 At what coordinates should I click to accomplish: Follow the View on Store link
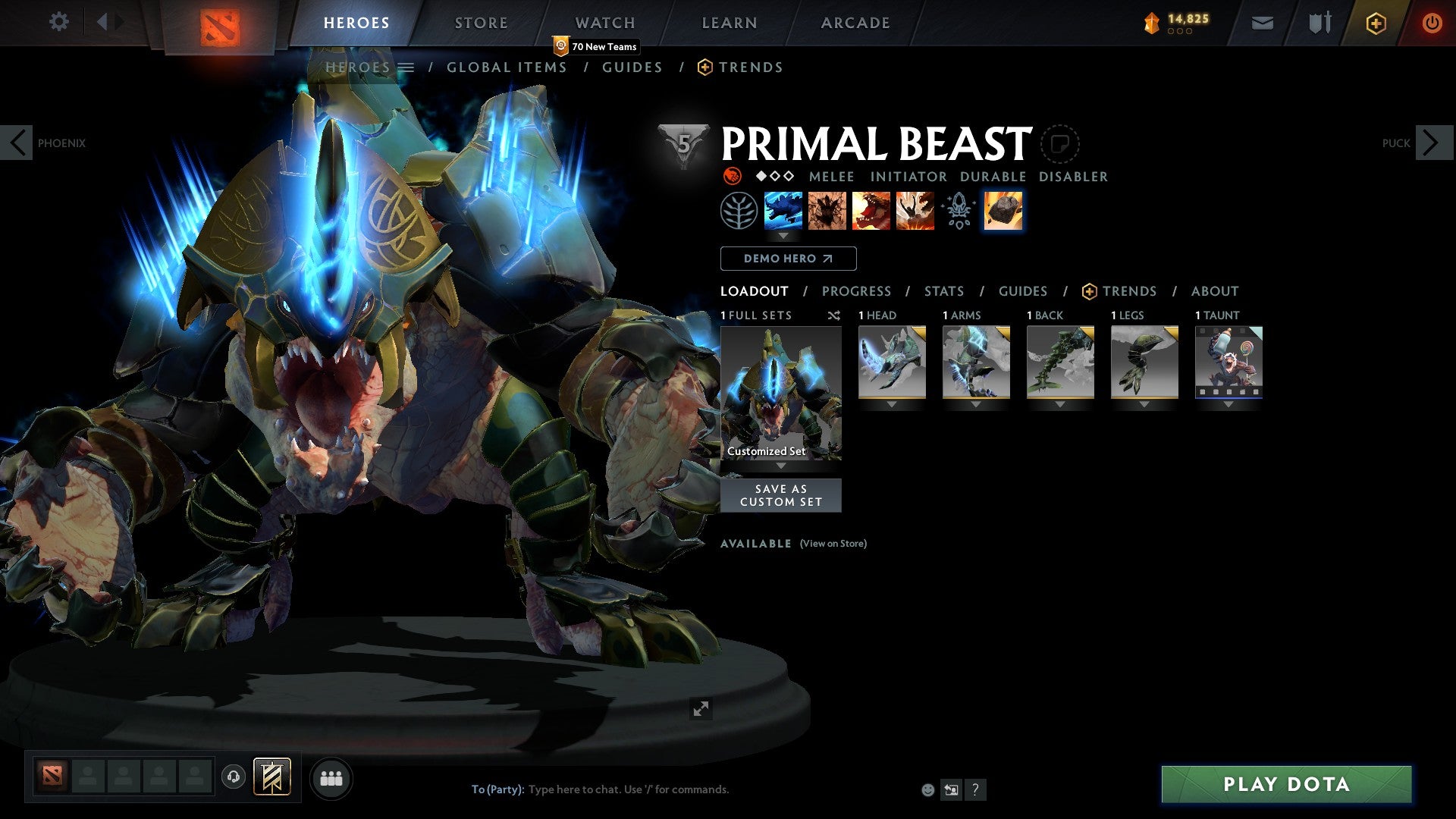832,544
